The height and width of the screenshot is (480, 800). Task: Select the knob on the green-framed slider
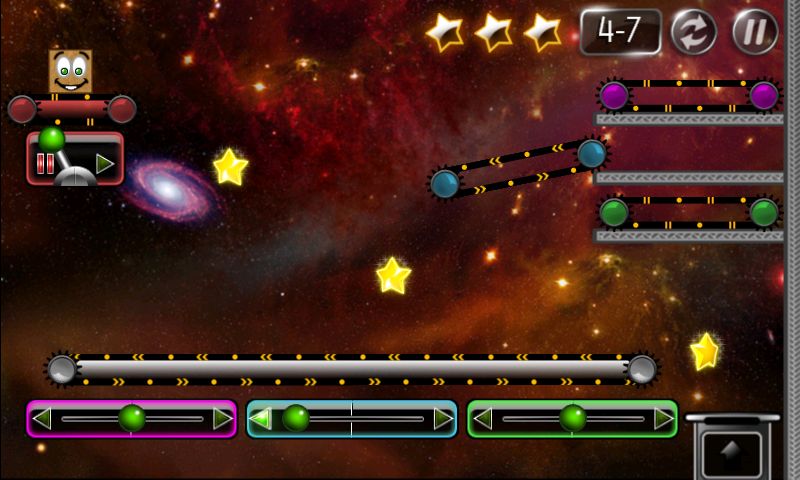click(x=573, y=418)
